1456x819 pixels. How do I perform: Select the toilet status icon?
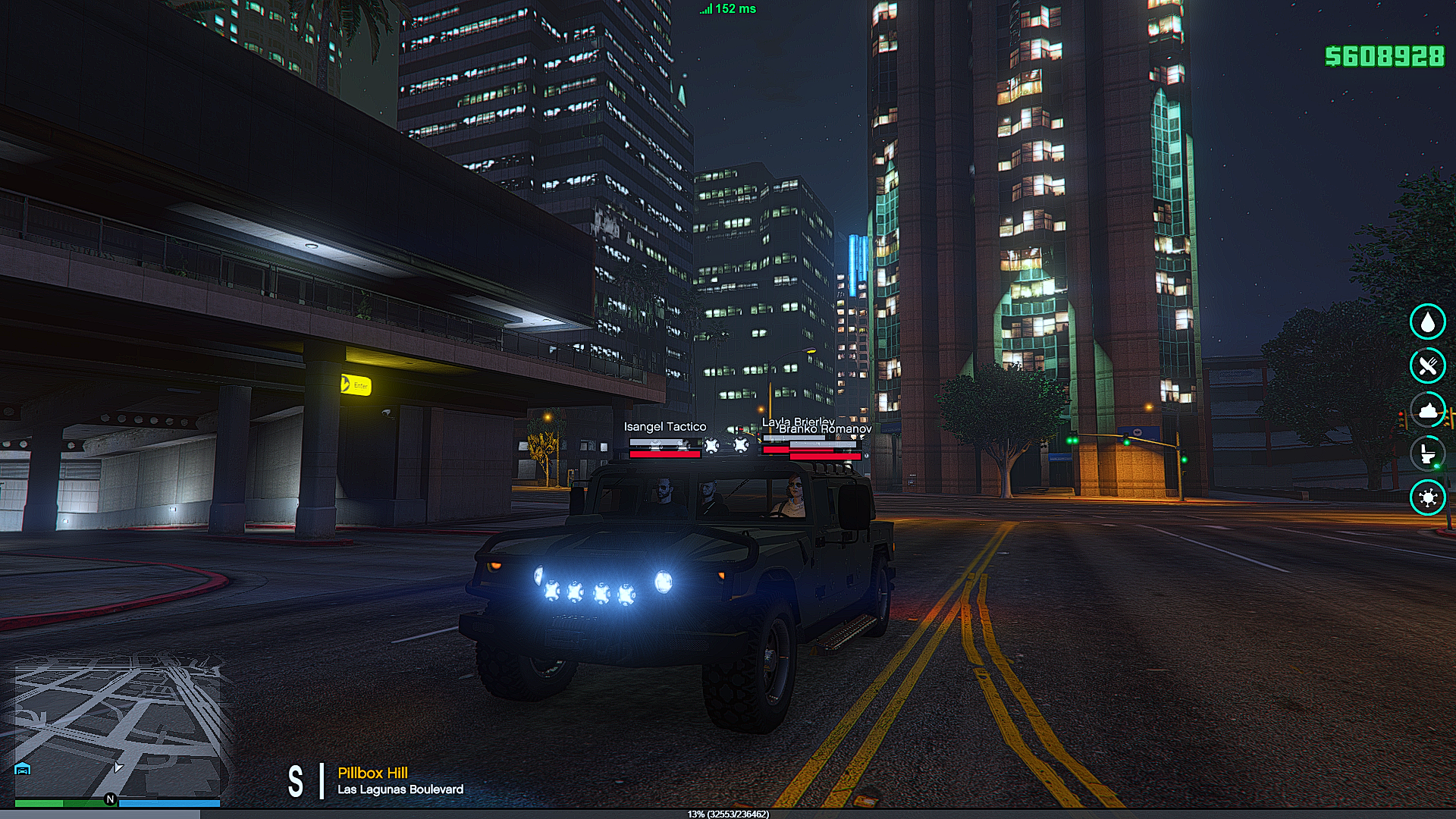(1427, 454)
